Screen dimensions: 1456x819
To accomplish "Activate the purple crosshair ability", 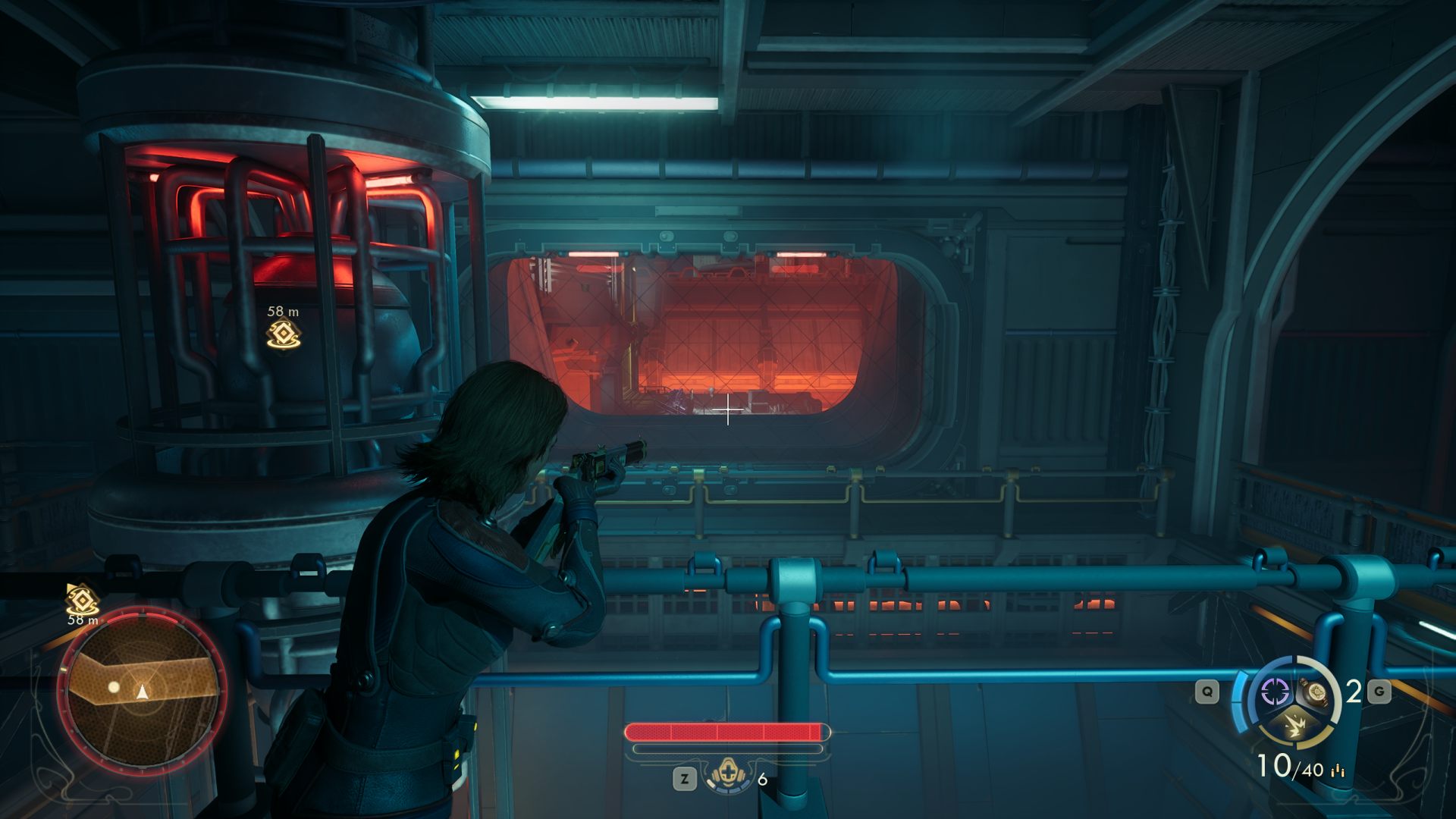I will pyautogui.click(x=1275, y=691).
